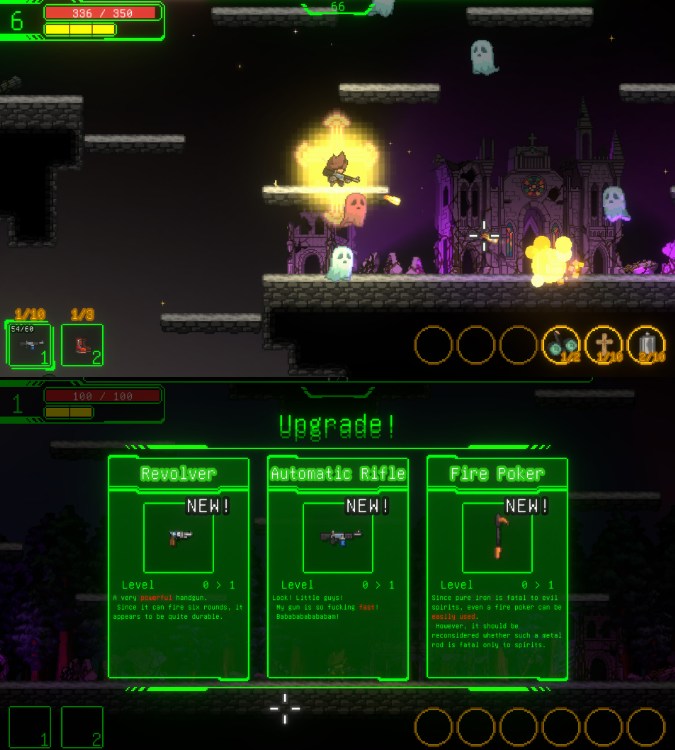Select the rifle in weapon slot 1
The height and width of the screenshot is (750, 675).
pyautogui.click(x=29, y=345)
